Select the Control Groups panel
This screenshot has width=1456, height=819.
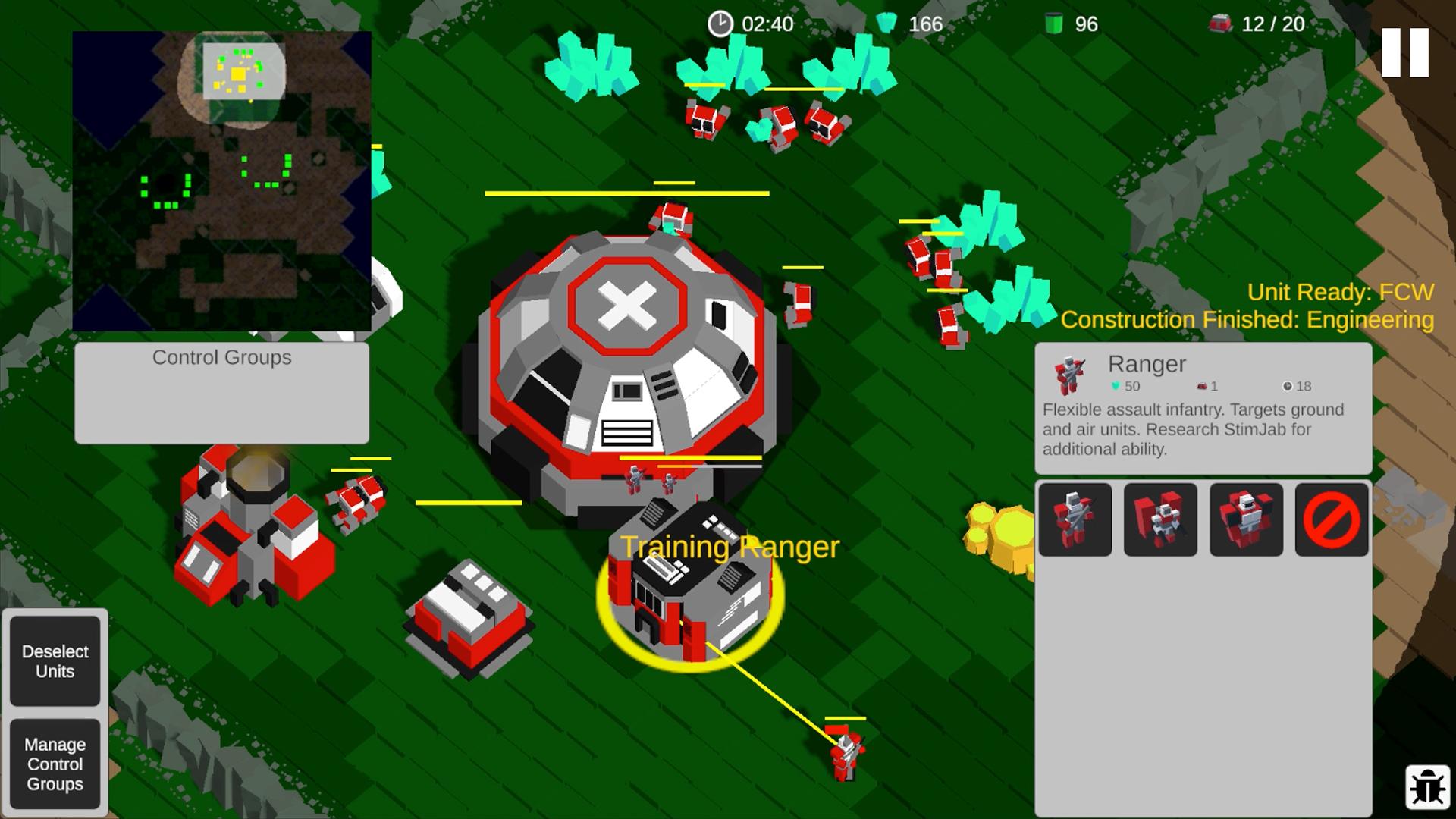point(221,392)
